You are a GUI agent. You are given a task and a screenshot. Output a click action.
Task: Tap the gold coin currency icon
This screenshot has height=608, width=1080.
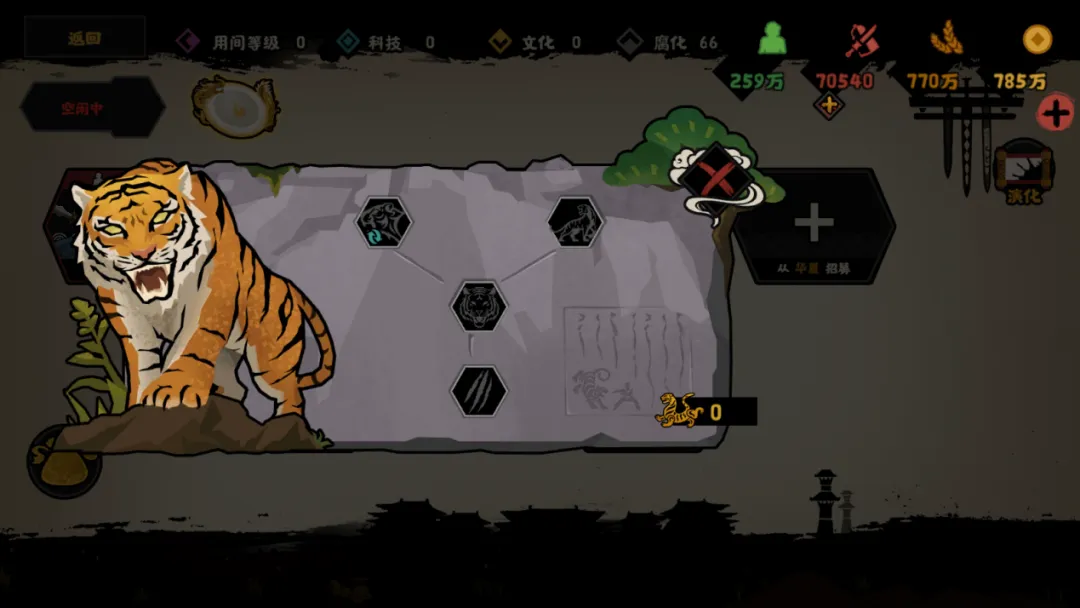(x=1037, y=40)
